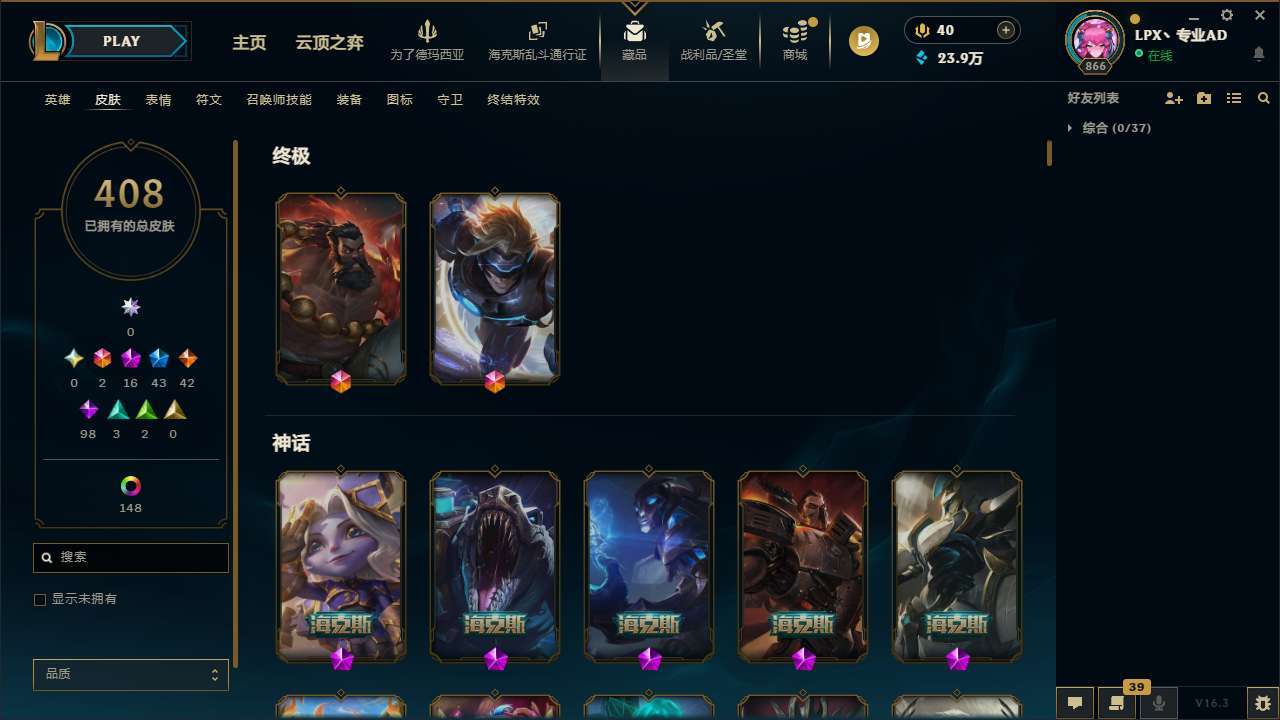The image size is (1280, 720).
Task: Open the 品质 quality dropdown
Action: point(130,674)
